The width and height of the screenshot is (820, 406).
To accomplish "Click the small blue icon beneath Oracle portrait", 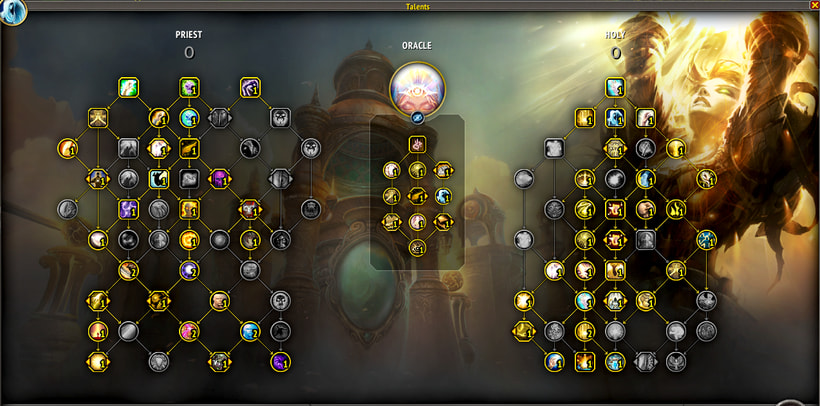I will 417,119.
